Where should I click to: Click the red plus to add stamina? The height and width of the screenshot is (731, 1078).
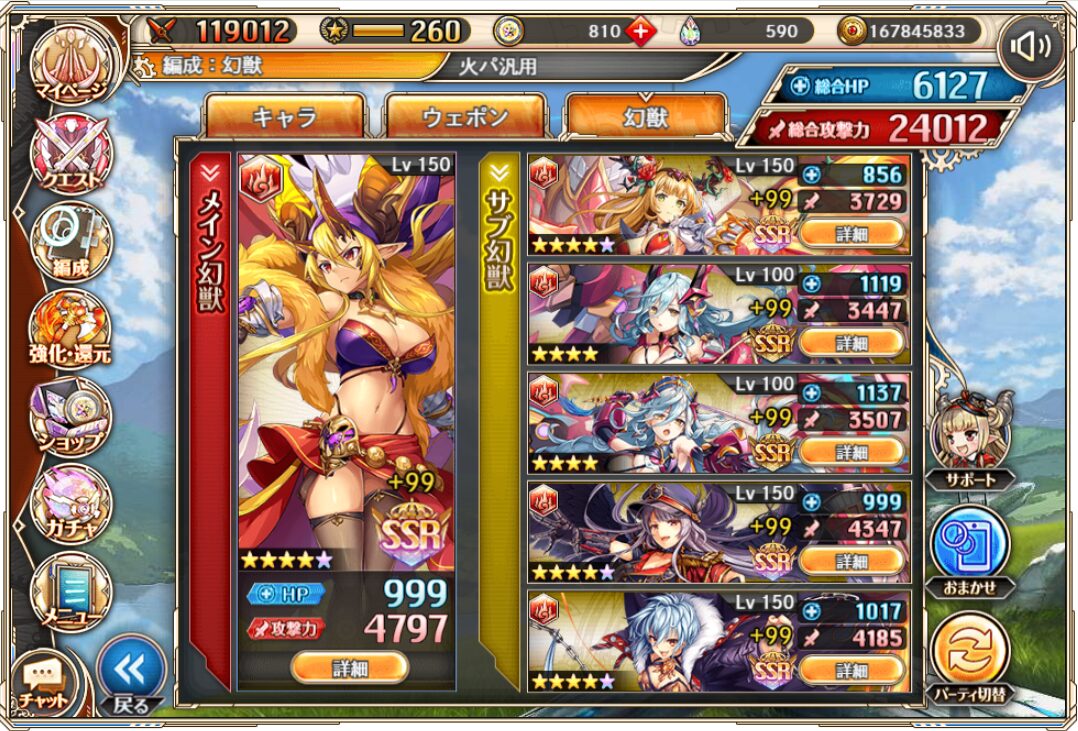click(641, 31)
